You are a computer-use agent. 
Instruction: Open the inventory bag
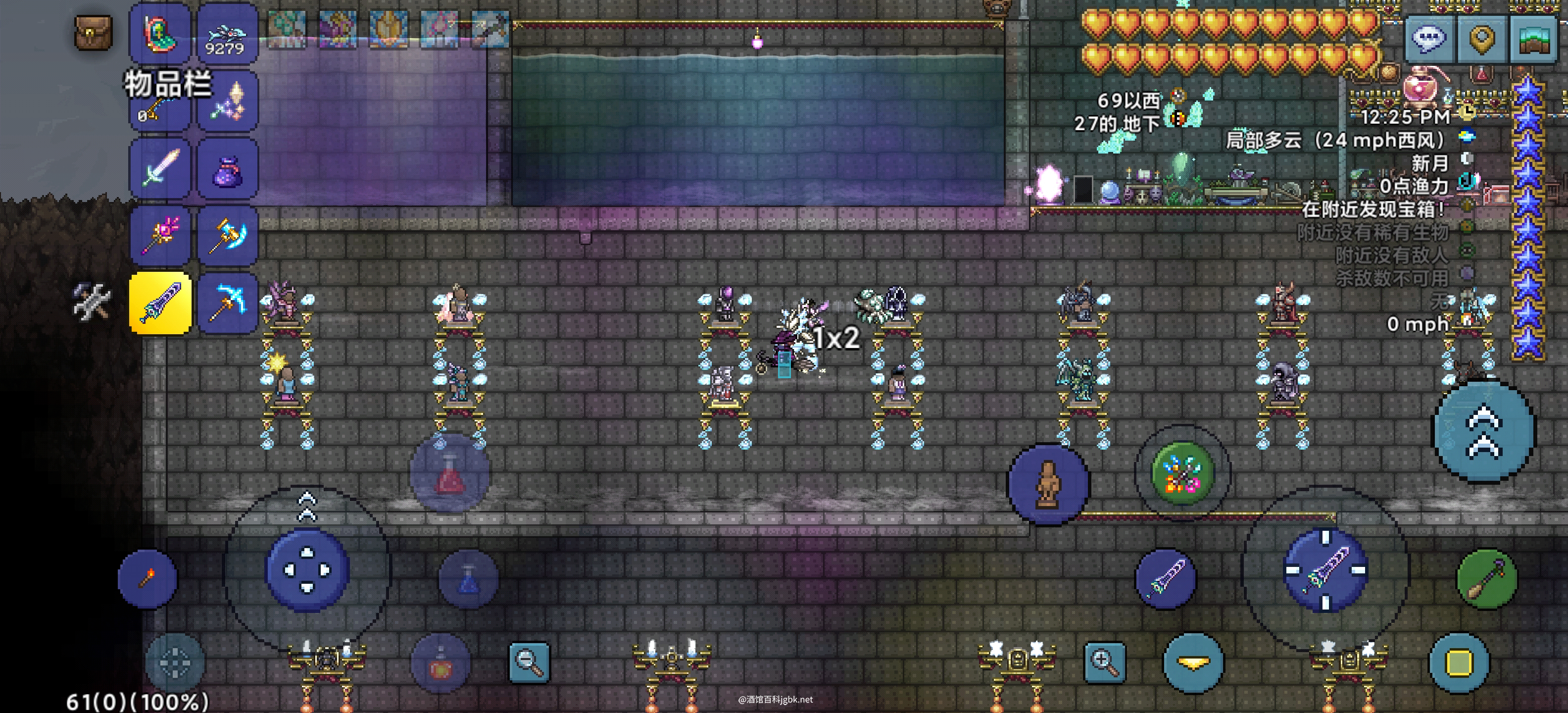pos(93,33)
